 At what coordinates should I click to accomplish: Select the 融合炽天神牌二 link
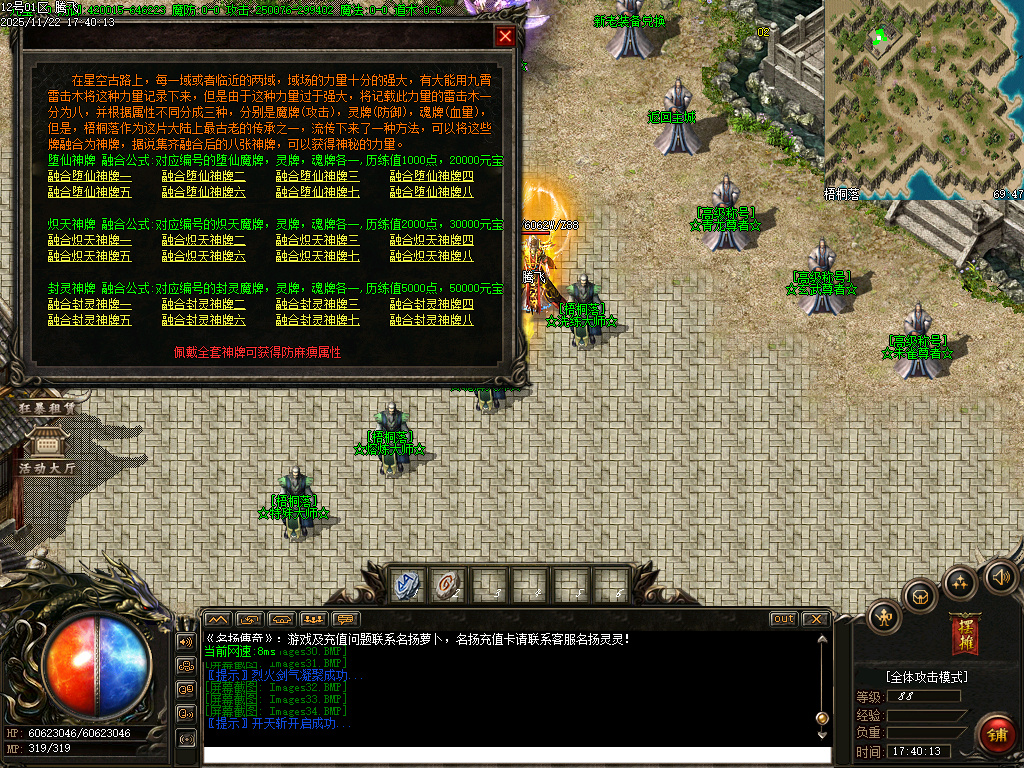click(204, 241)
